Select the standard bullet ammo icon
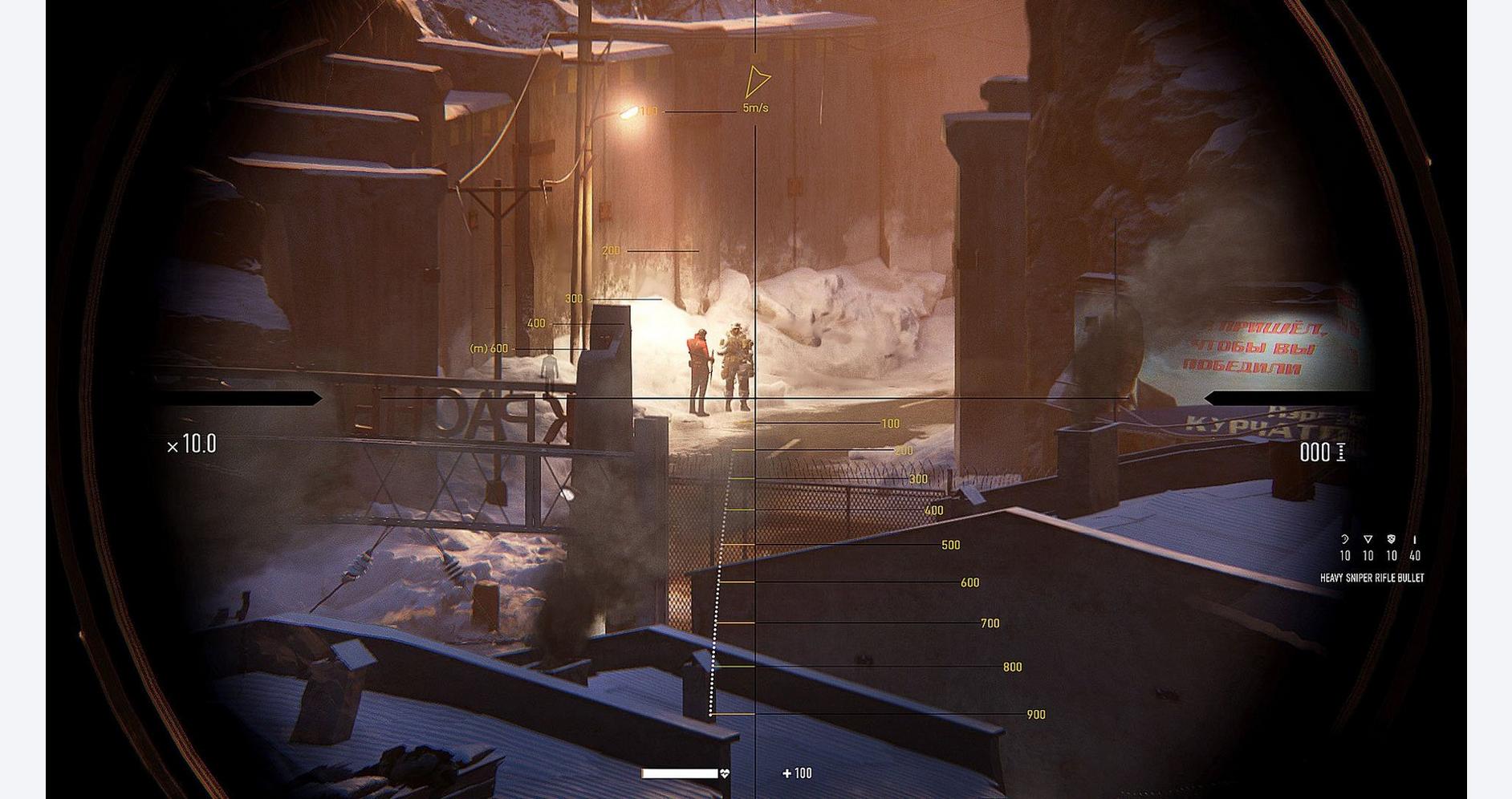Viewport: 1512px width, 799px height. (x=1414, y=539)
